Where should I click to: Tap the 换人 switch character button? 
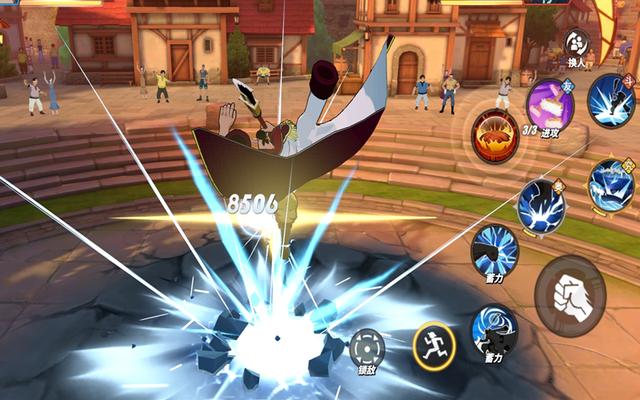(x=577, y=45)
